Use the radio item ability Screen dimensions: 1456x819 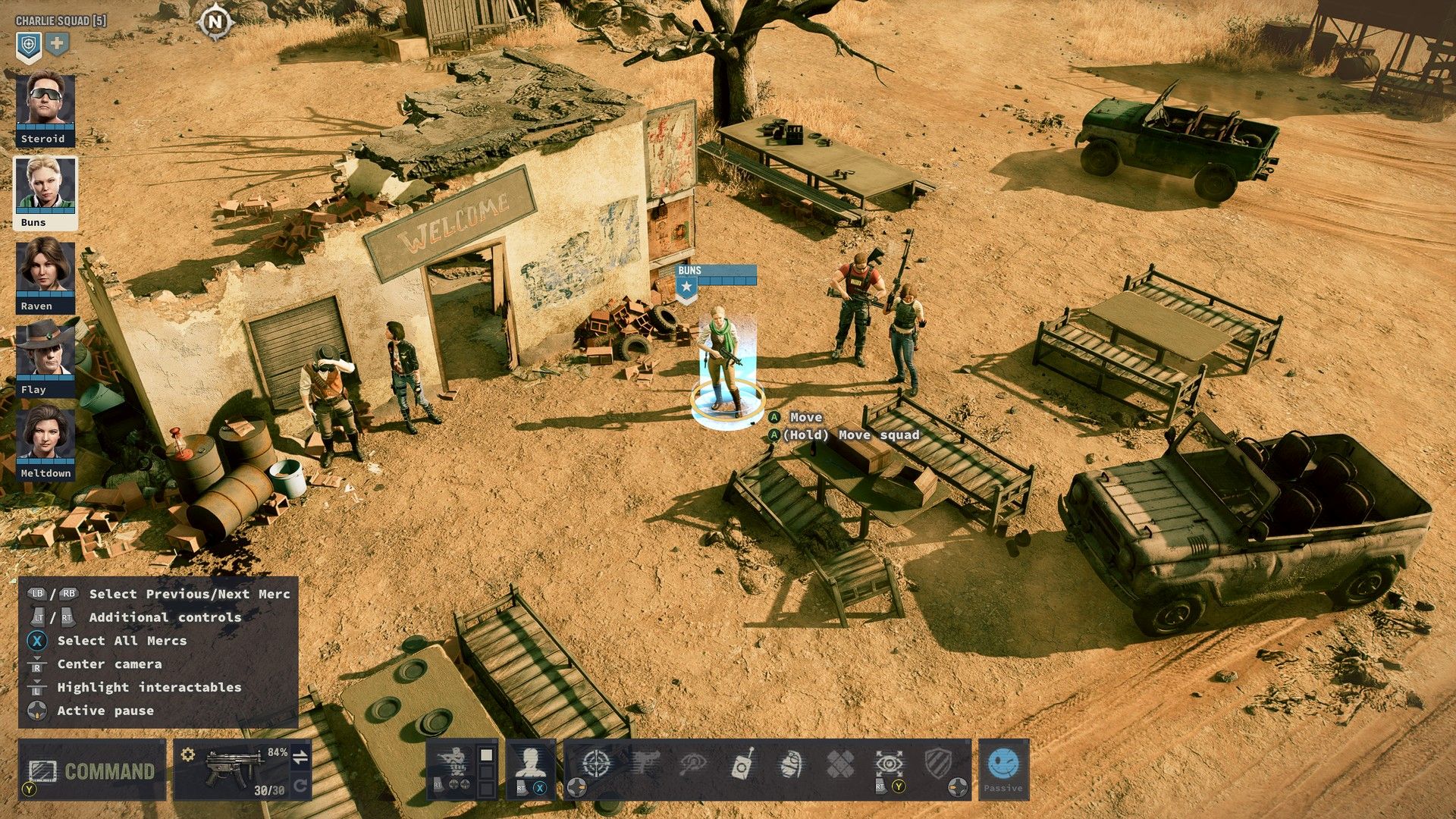(x=742, y=764)
